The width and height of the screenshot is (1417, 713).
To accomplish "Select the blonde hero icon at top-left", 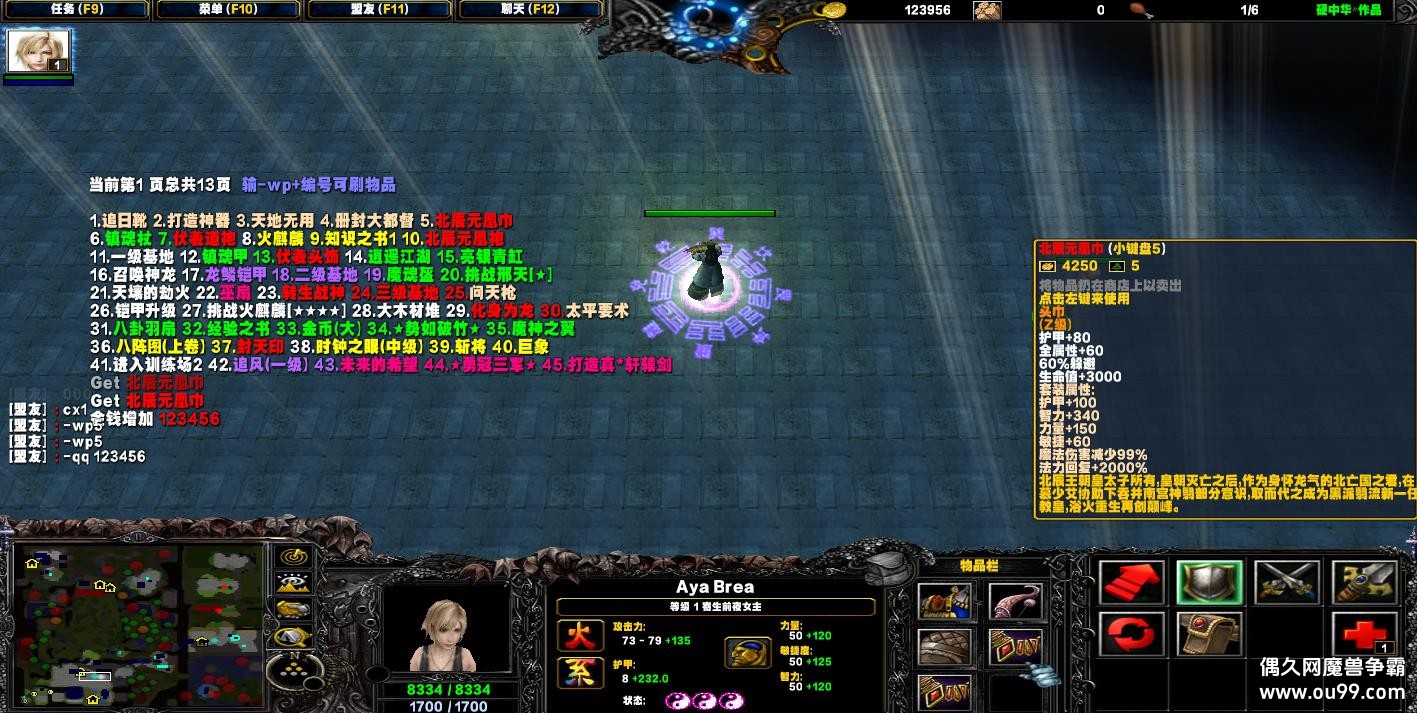I will pyautogui.click(x=39, y=51).
